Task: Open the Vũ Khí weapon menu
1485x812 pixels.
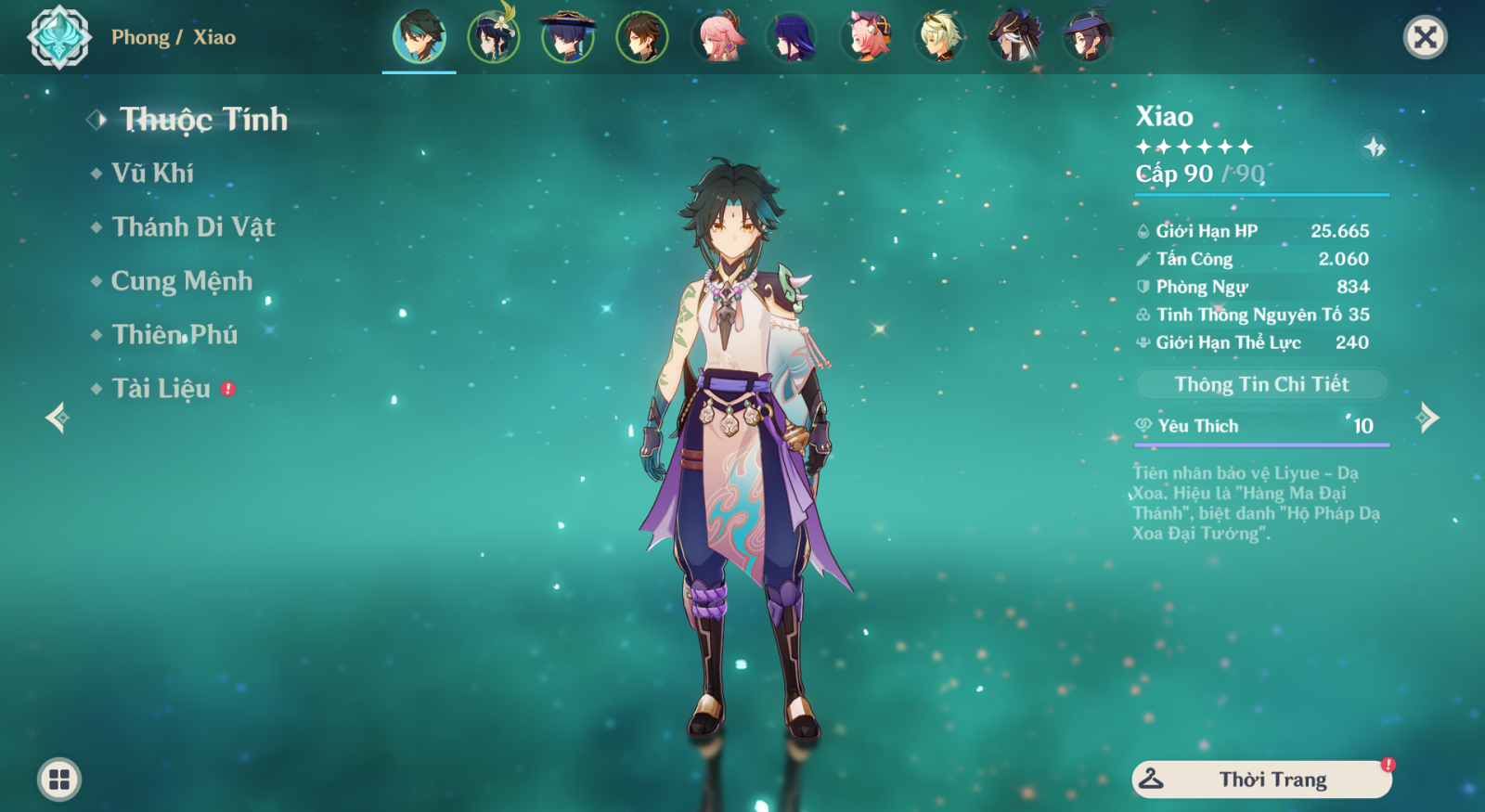Action: tap(152, 174)
